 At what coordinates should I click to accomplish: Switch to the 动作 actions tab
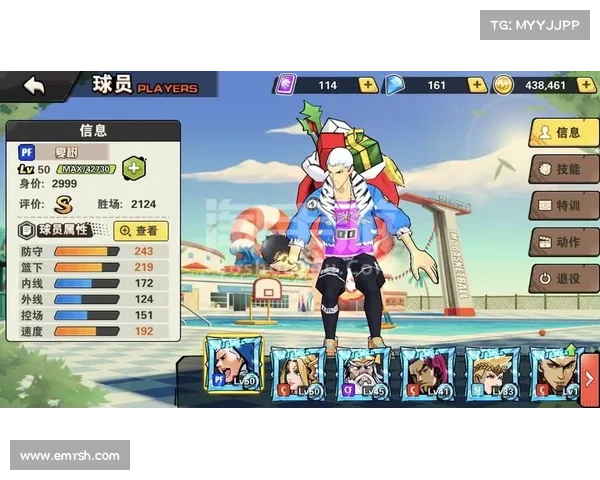pos(563,242)
